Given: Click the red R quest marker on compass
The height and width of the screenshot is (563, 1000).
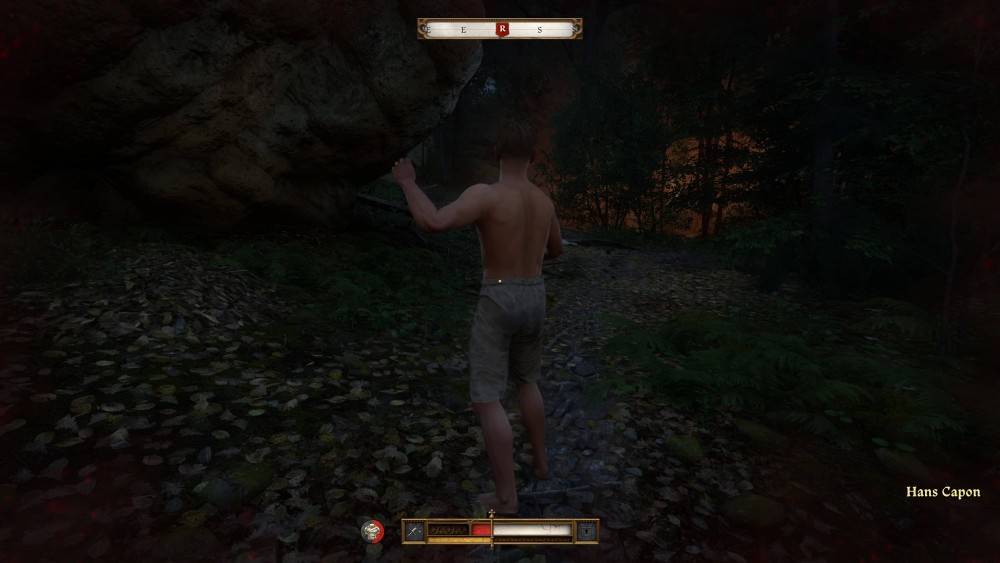Looking at the screenshot, I should click(x=502, y=29).
